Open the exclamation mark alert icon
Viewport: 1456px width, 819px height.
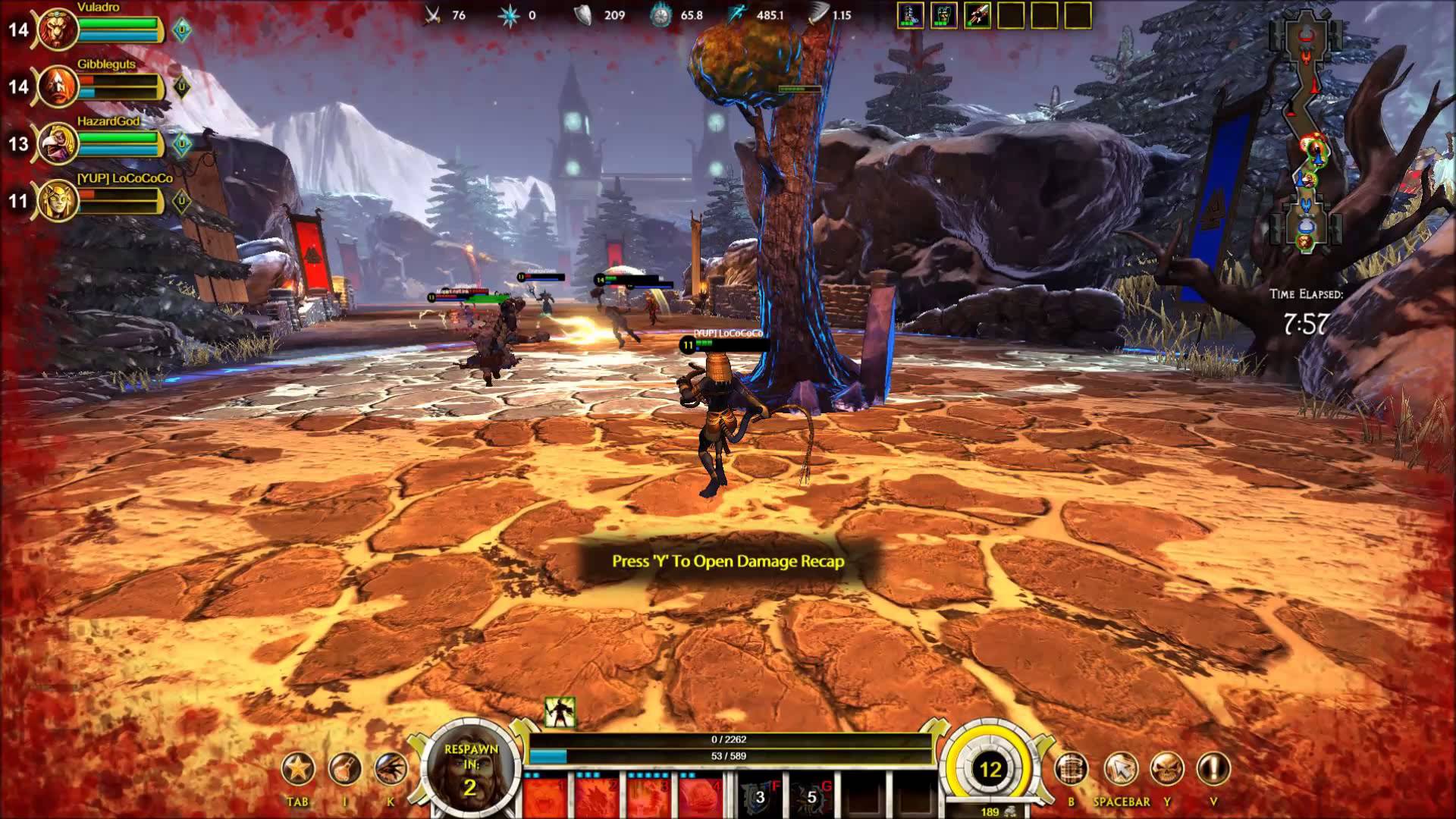click(1213, 770)
